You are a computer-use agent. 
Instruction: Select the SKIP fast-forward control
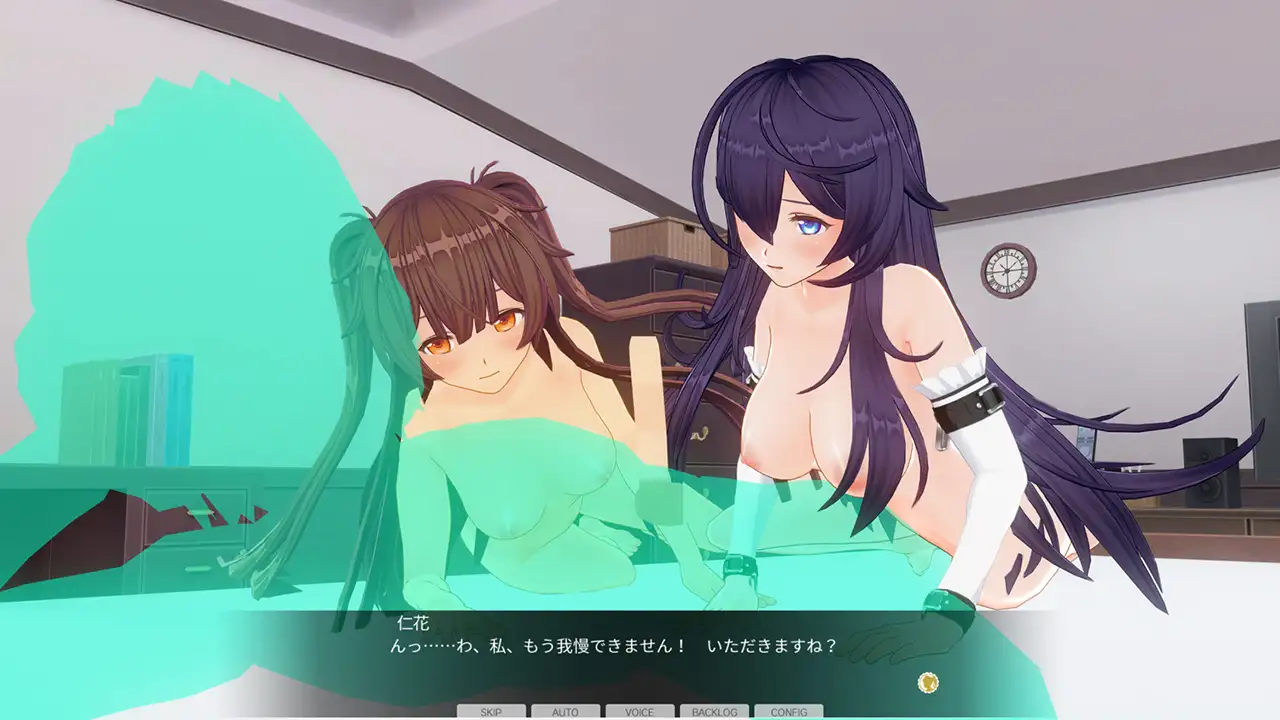pos(493,712)
